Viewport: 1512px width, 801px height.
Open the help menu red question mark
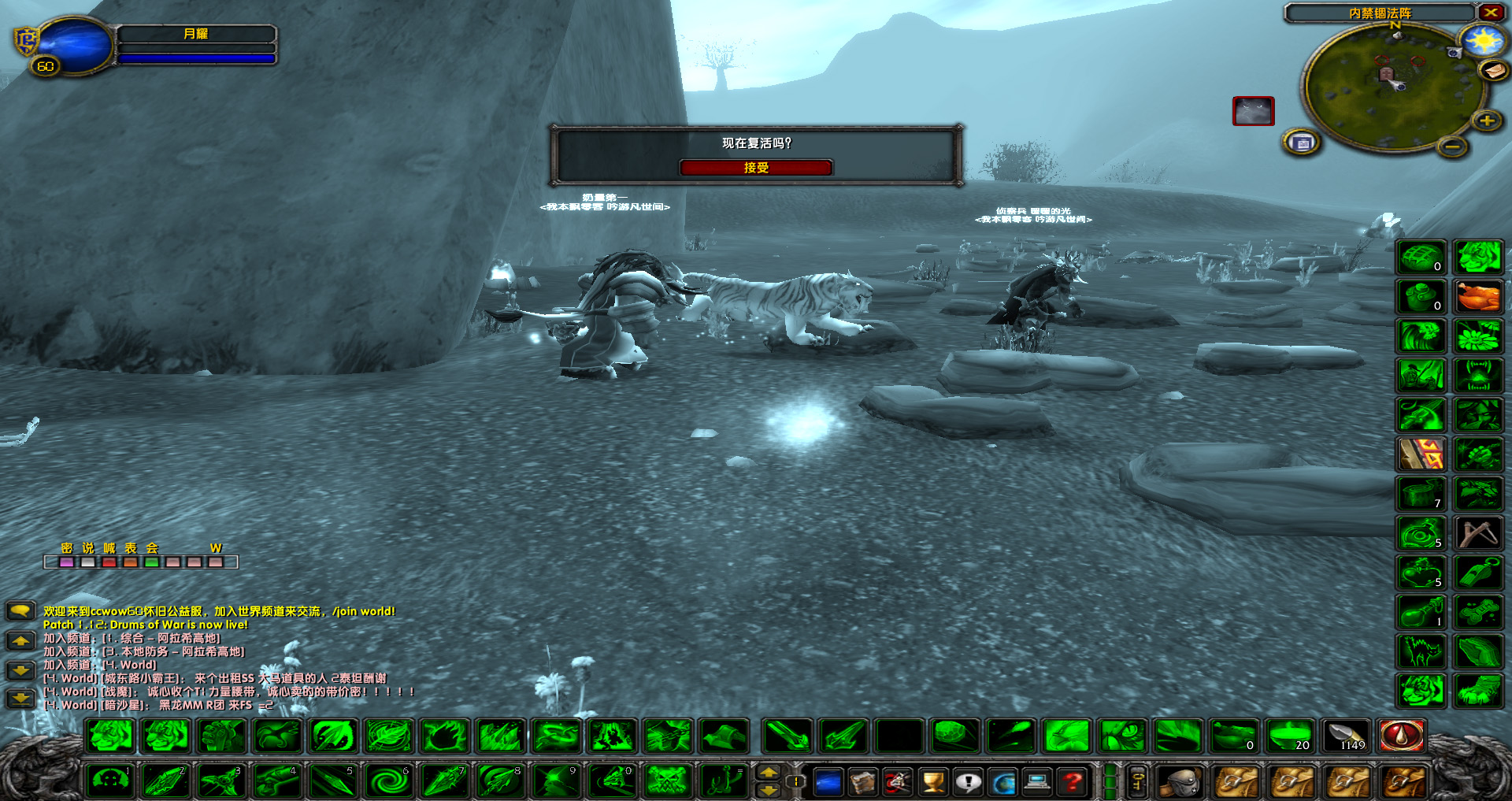(1071, 783)
